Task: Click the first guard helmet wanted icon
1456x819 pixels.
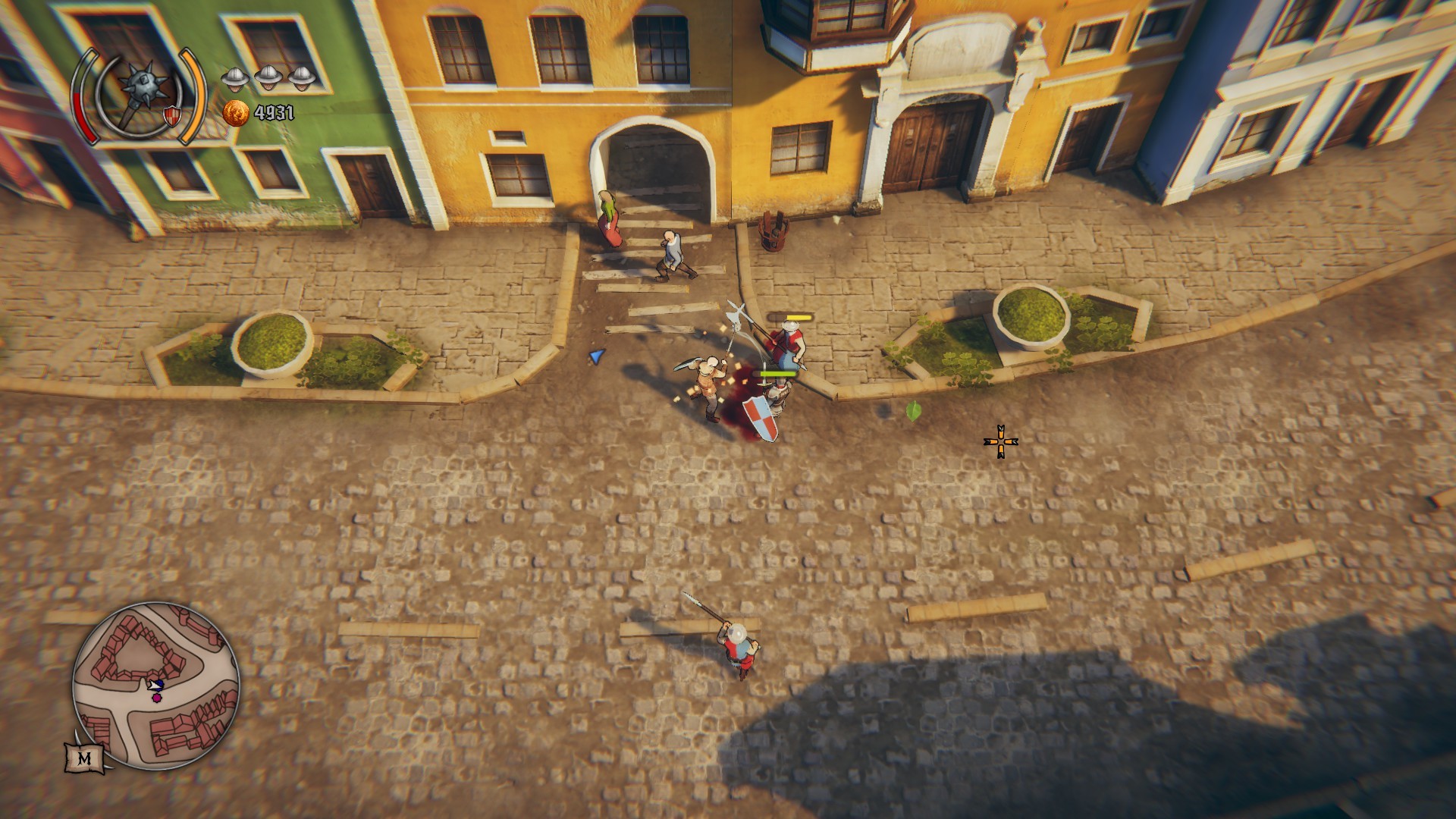Action: [x=236, y=77]
